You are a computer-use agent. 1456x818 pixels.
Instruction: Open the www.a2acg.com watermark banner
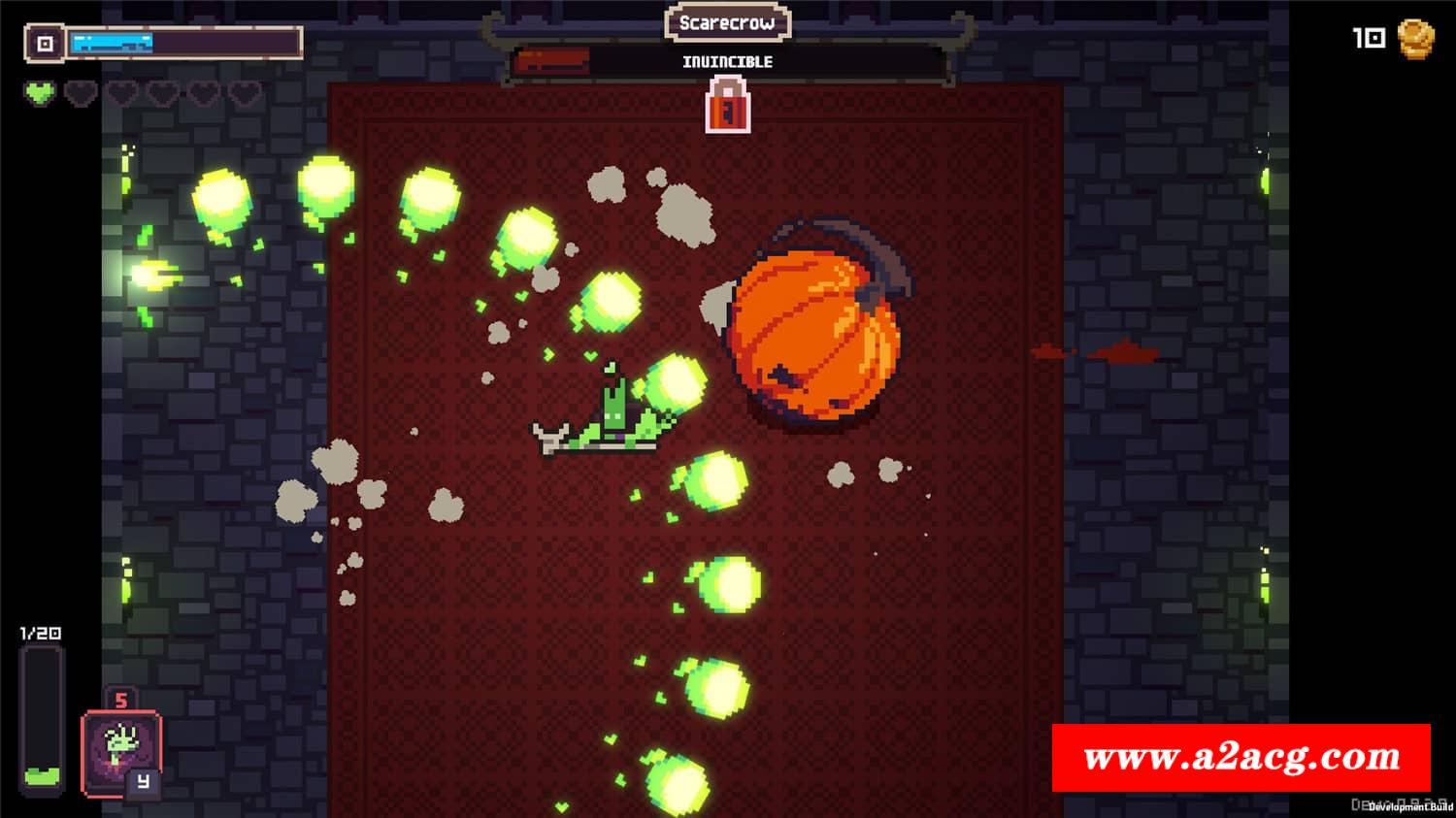click(x=1241, y=758)
